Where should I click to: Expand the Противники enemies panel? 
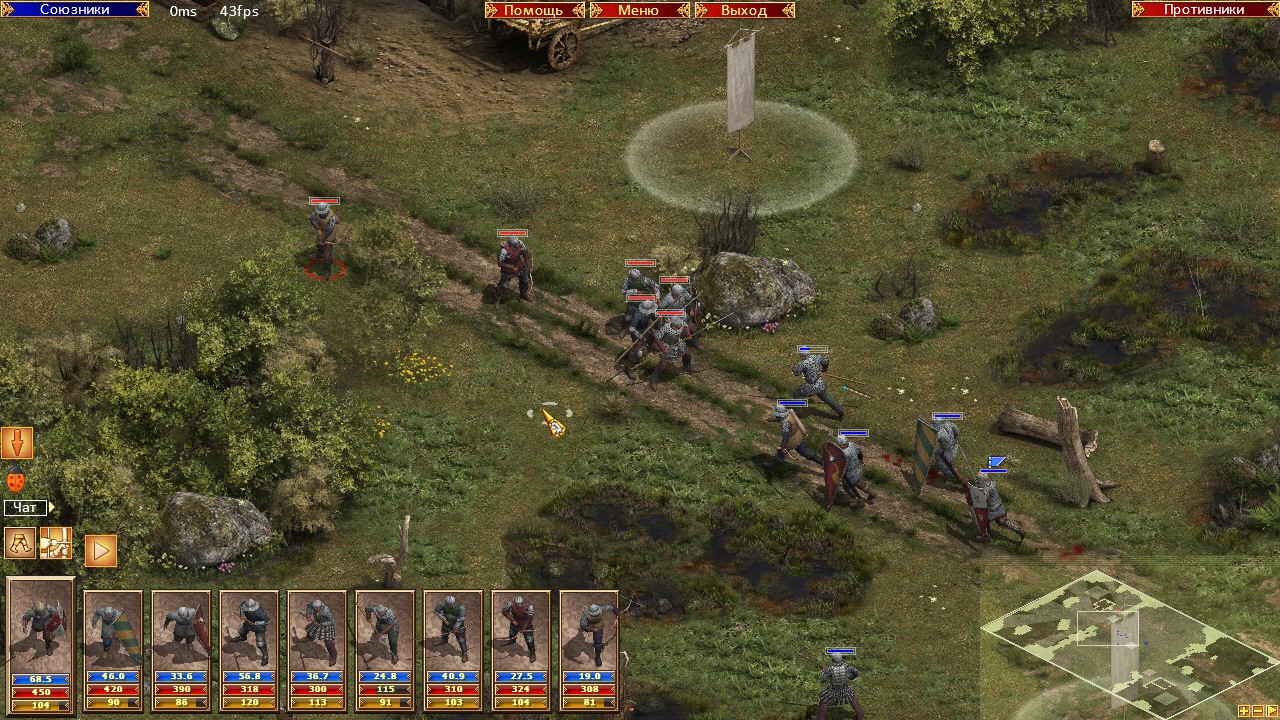click(1204, 10)
